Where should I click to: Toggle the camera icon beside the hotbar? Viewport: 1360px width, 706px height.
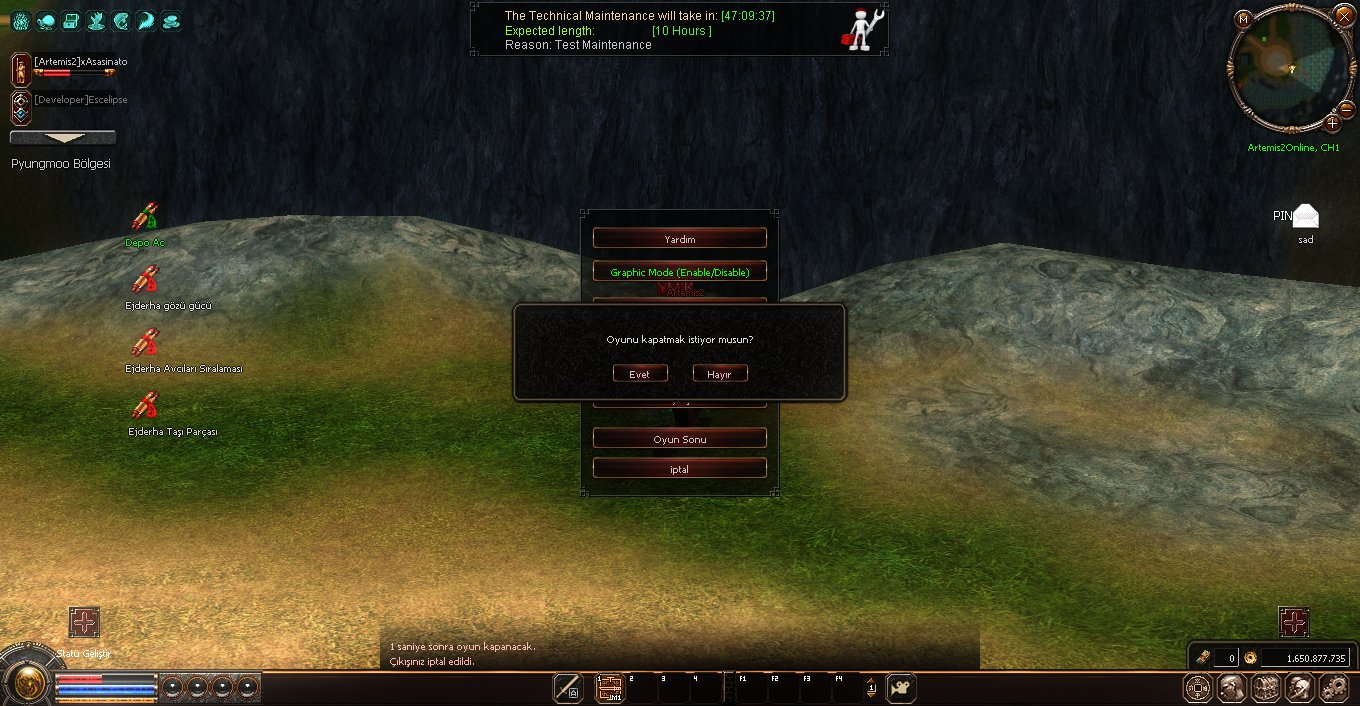[x=901, y=688]
